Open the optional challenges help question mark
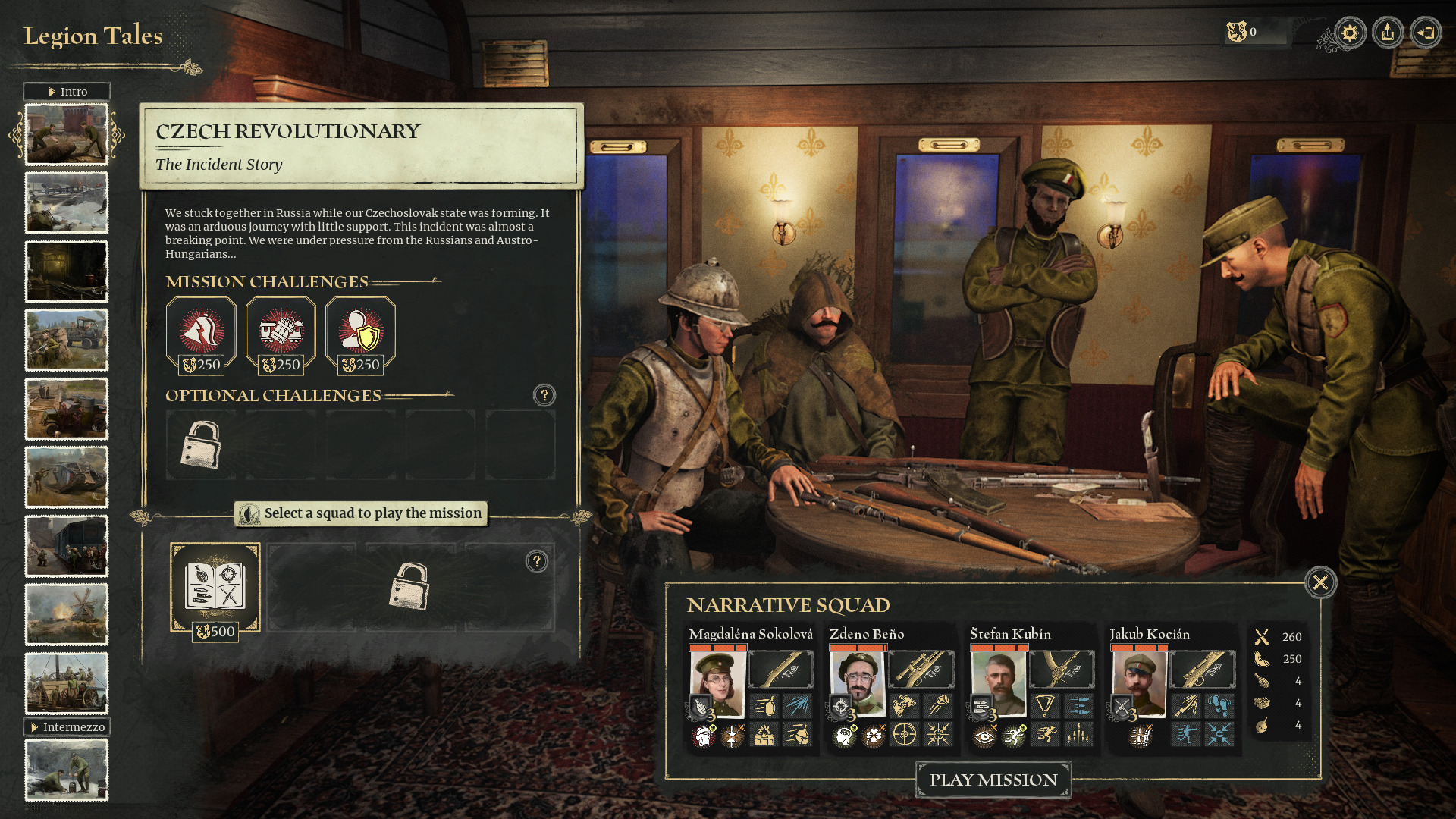The height and width of the screenshot is (819, 1456). click(x=544, y=394)
